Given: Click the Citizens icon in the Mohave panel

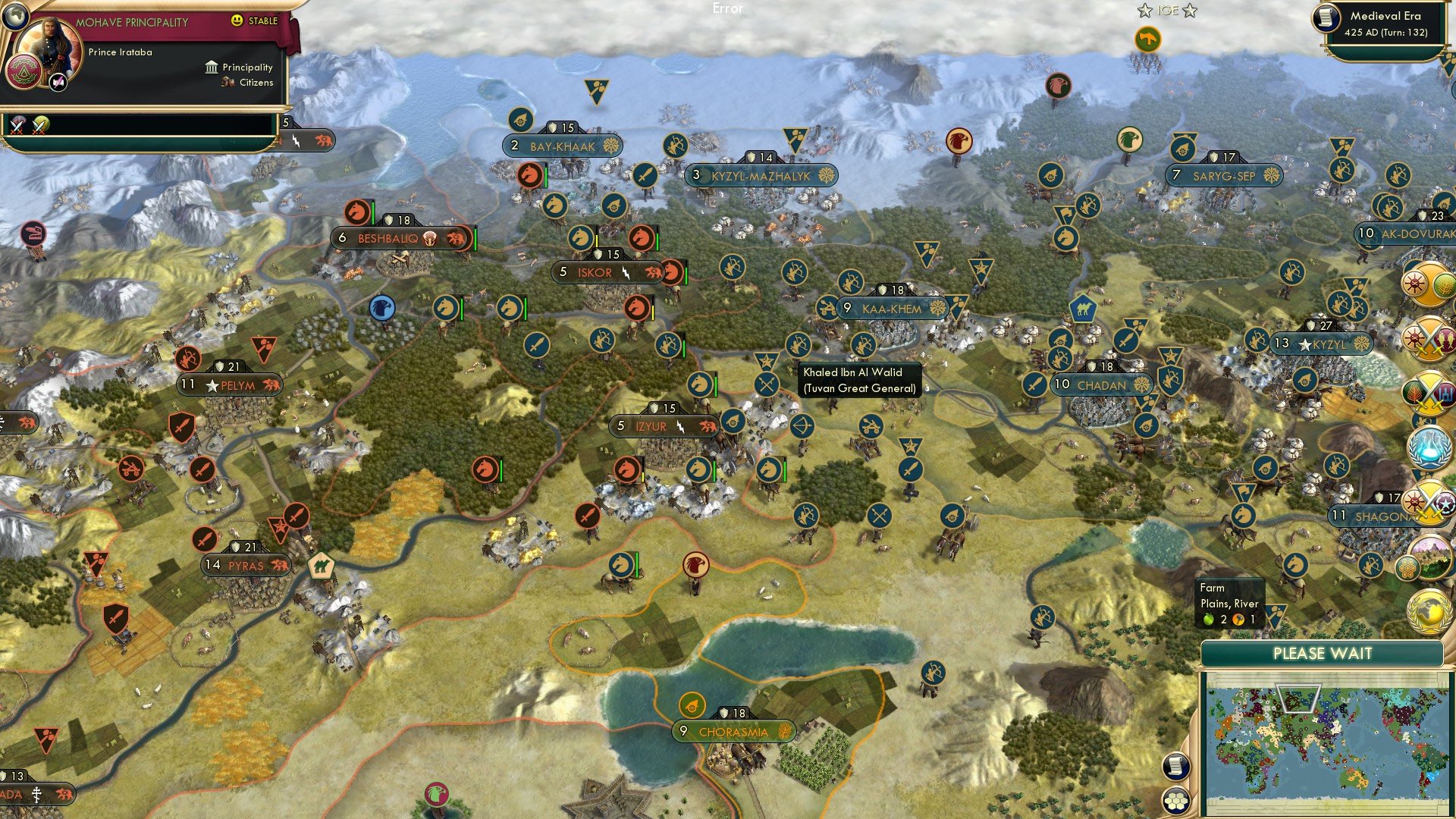Looking at the screenshot, I should pos(227,83).
